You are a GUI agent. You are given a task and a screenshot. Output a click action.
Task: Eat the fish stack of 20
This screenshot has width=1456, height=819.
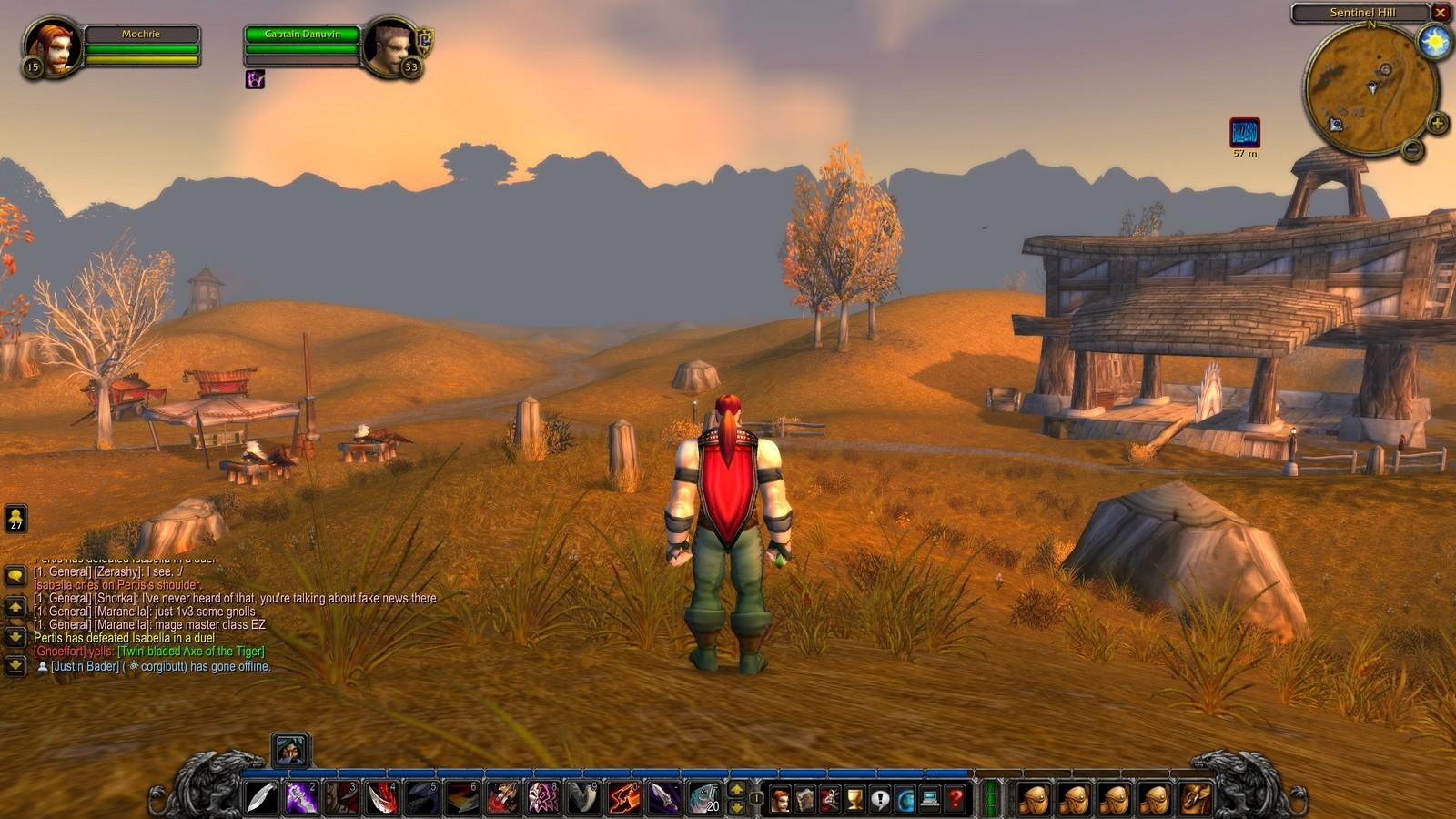(703, 798)
